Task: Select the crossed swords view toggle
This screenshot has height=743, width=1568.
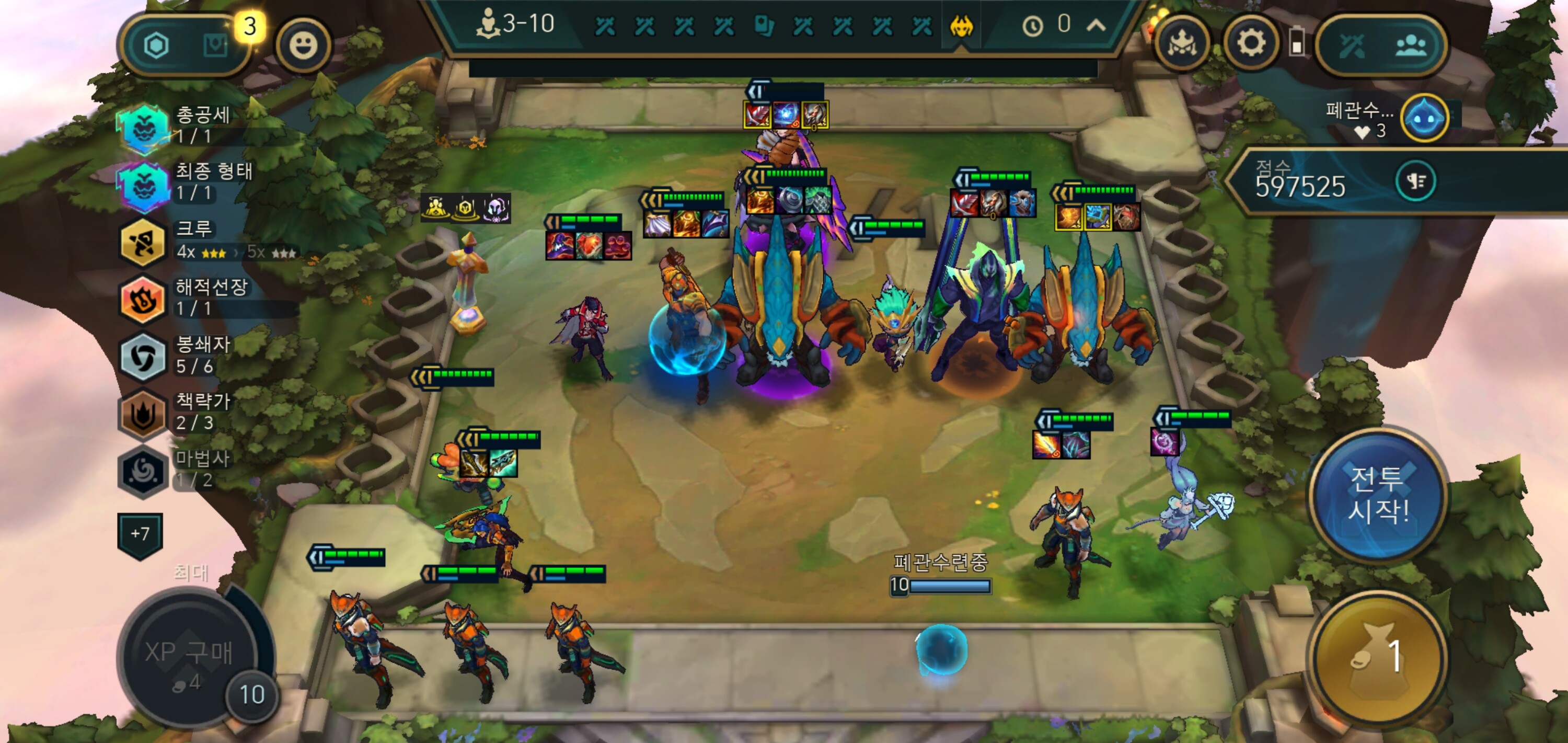Action: (1351, 45)
